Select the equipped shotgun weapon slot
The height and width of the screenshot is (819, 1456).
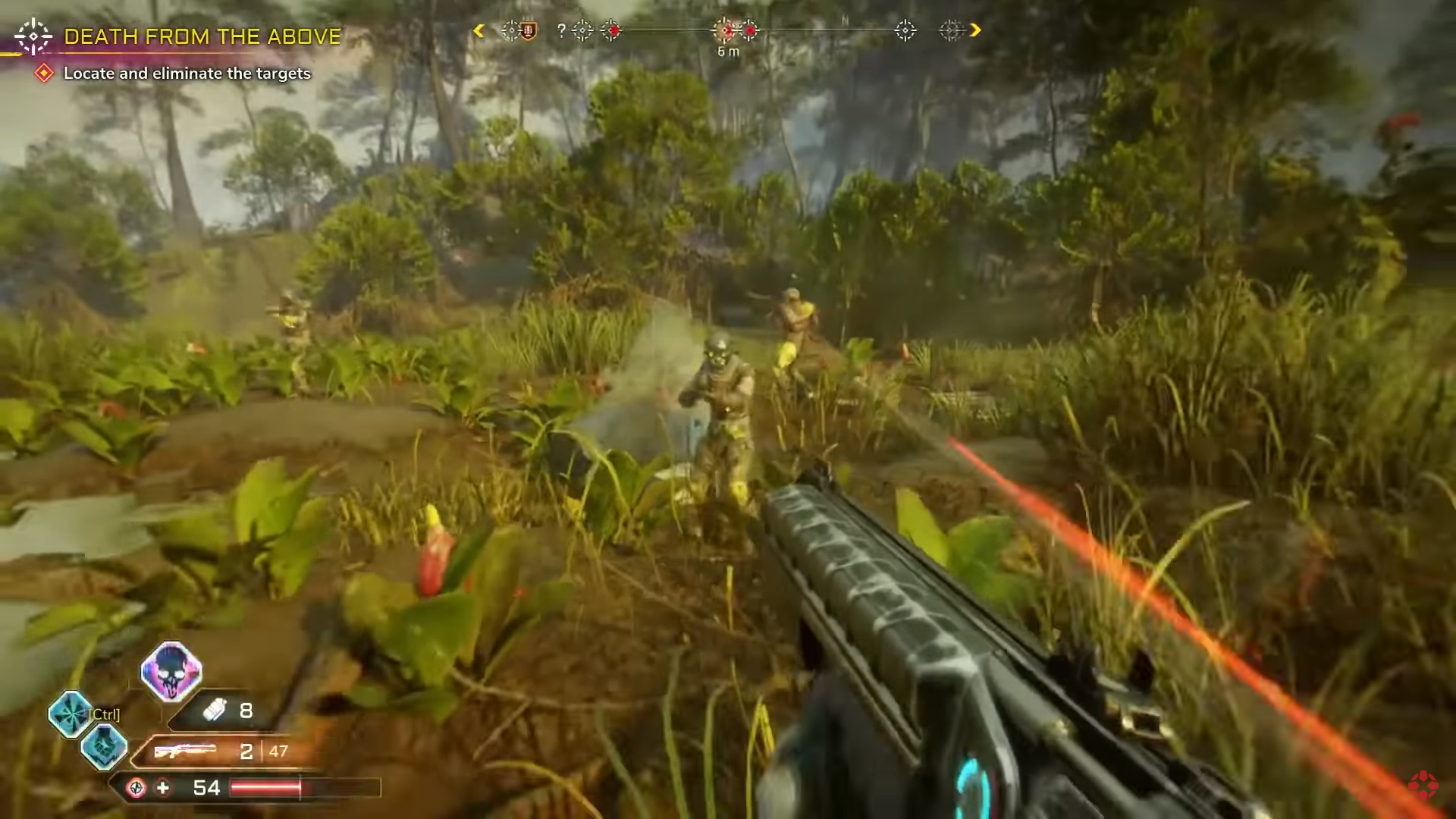[185, 752]
